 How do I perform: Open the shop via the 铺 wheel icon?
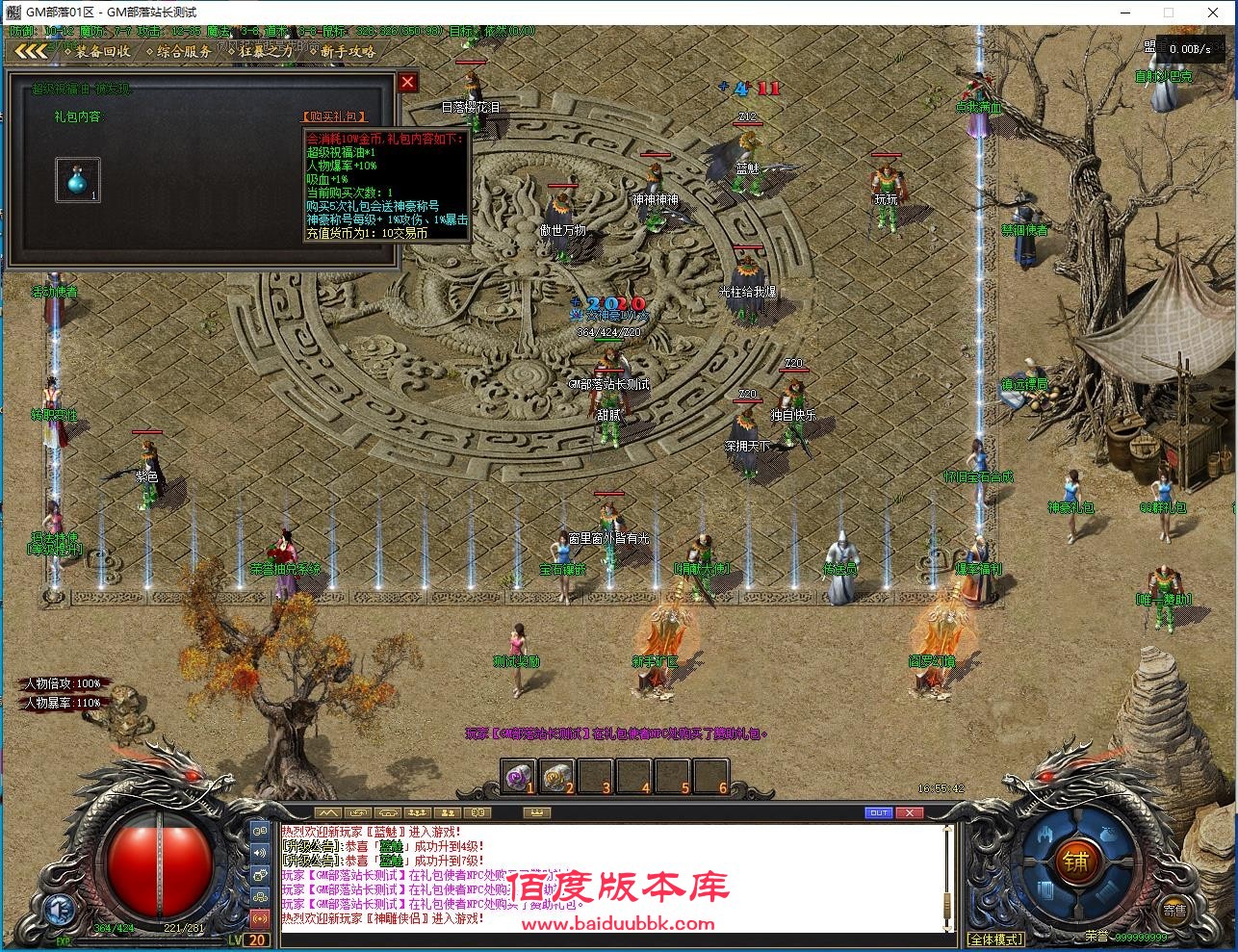click(1076, 861)
